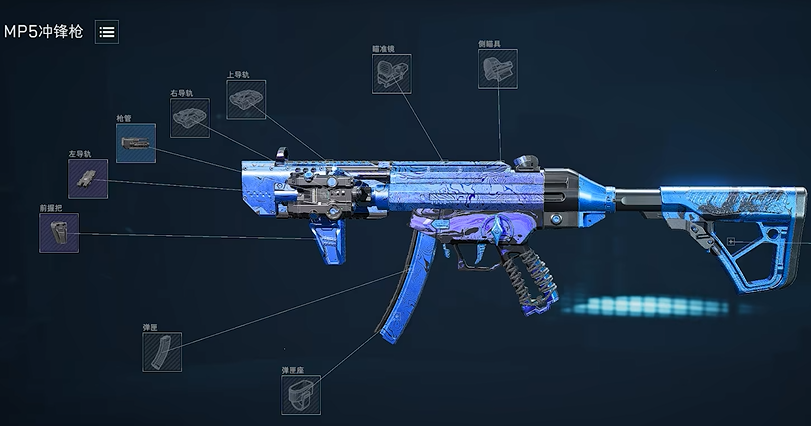
Task: Open the 上导轨 top rail slot
Action: 246,100
